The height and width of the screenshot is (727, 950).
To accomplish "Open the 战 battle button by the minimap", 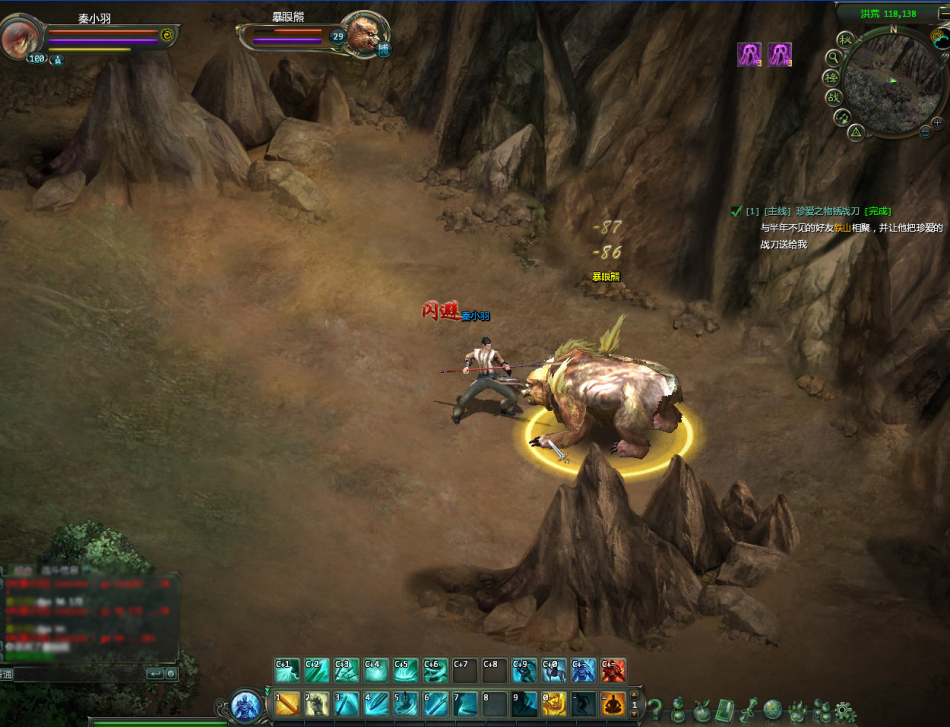I will tap(833, 97).
